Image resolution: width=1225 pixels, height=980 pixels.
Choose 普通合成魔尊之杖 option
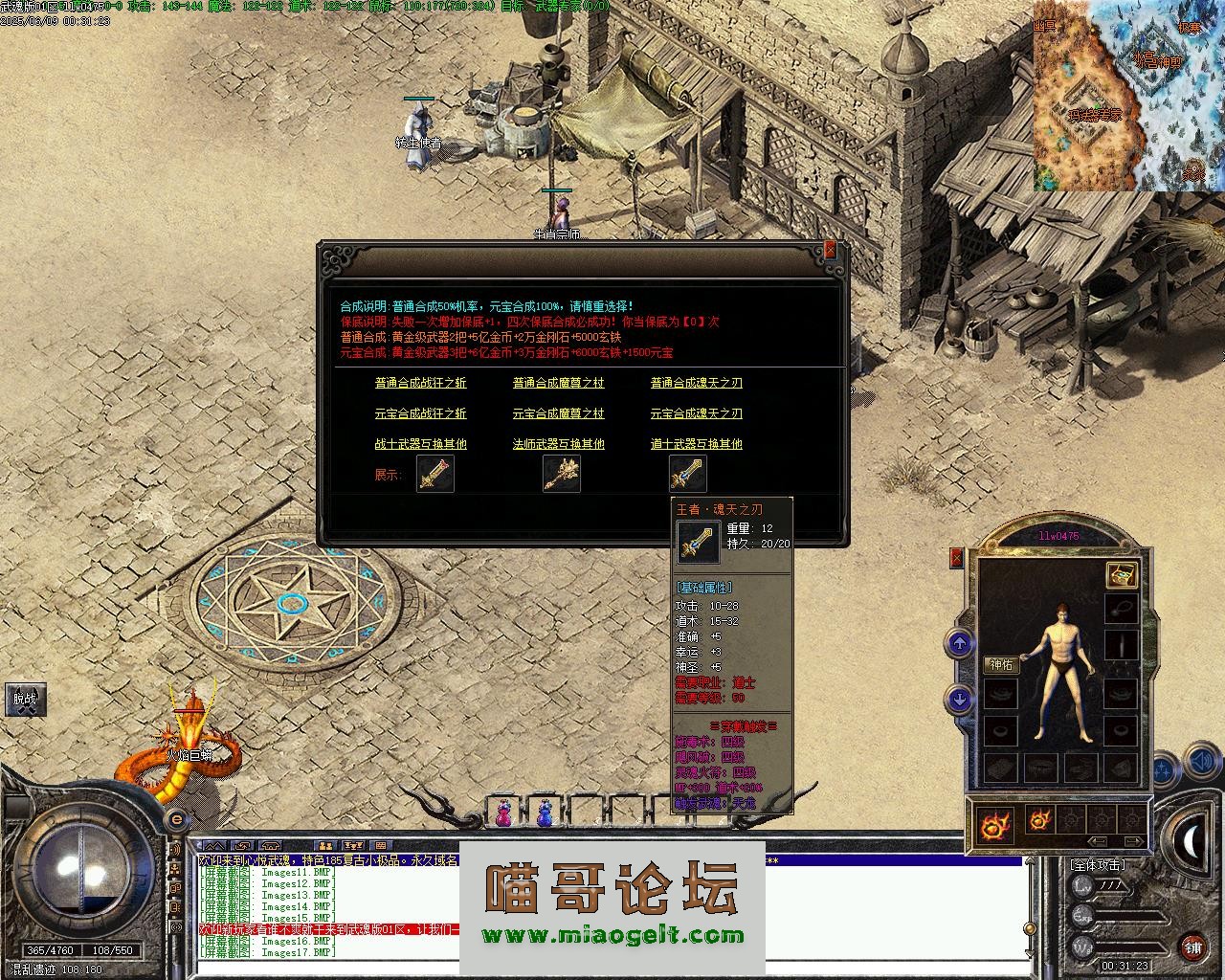click(x=558, y=383)
